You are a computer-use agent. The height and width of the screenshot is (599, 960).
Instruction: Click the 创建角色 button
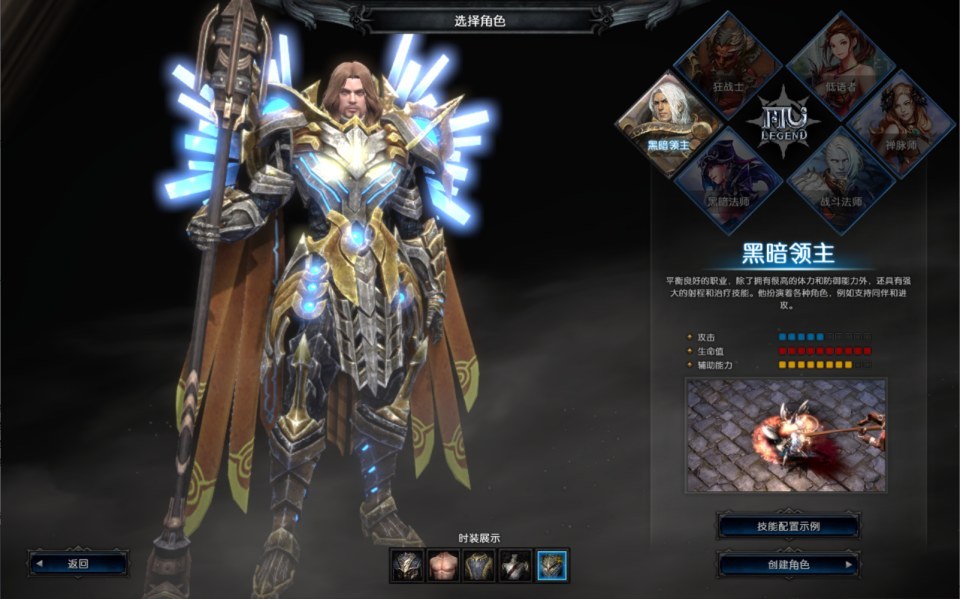coord(788,564)
